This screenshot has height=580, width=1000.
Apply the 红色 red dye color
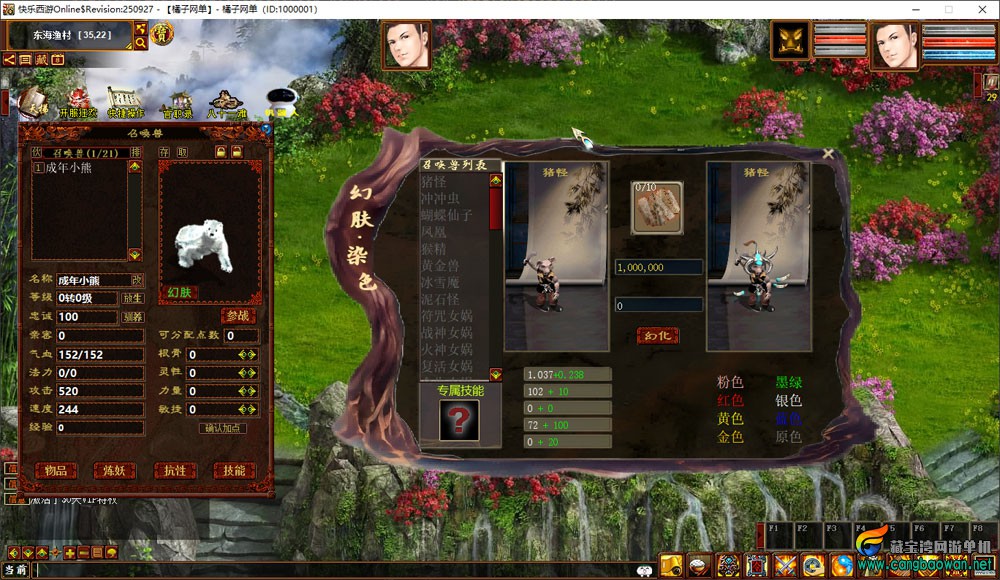(730, 400)
